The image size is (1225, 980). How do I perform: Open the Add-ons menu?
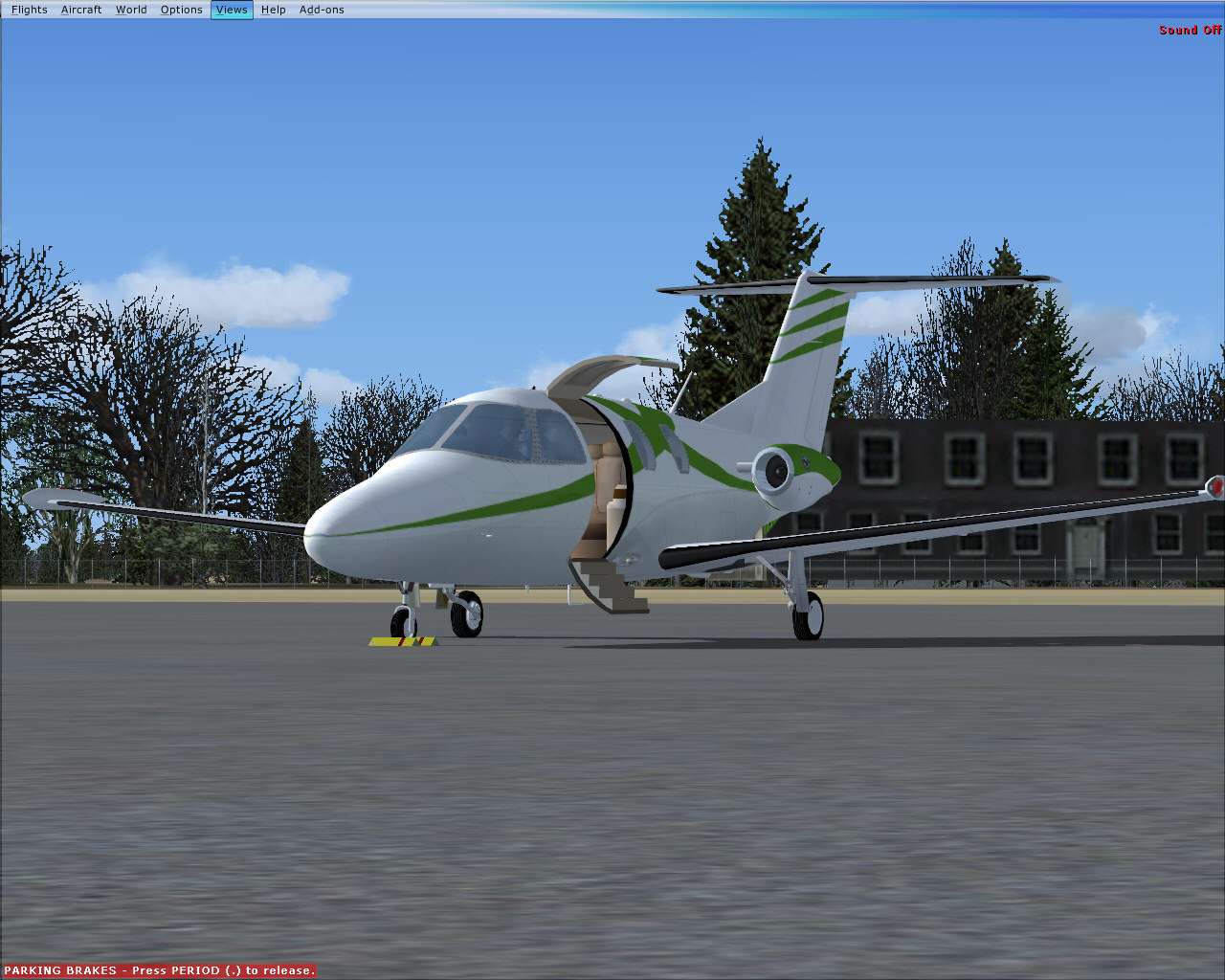point(322,10)
